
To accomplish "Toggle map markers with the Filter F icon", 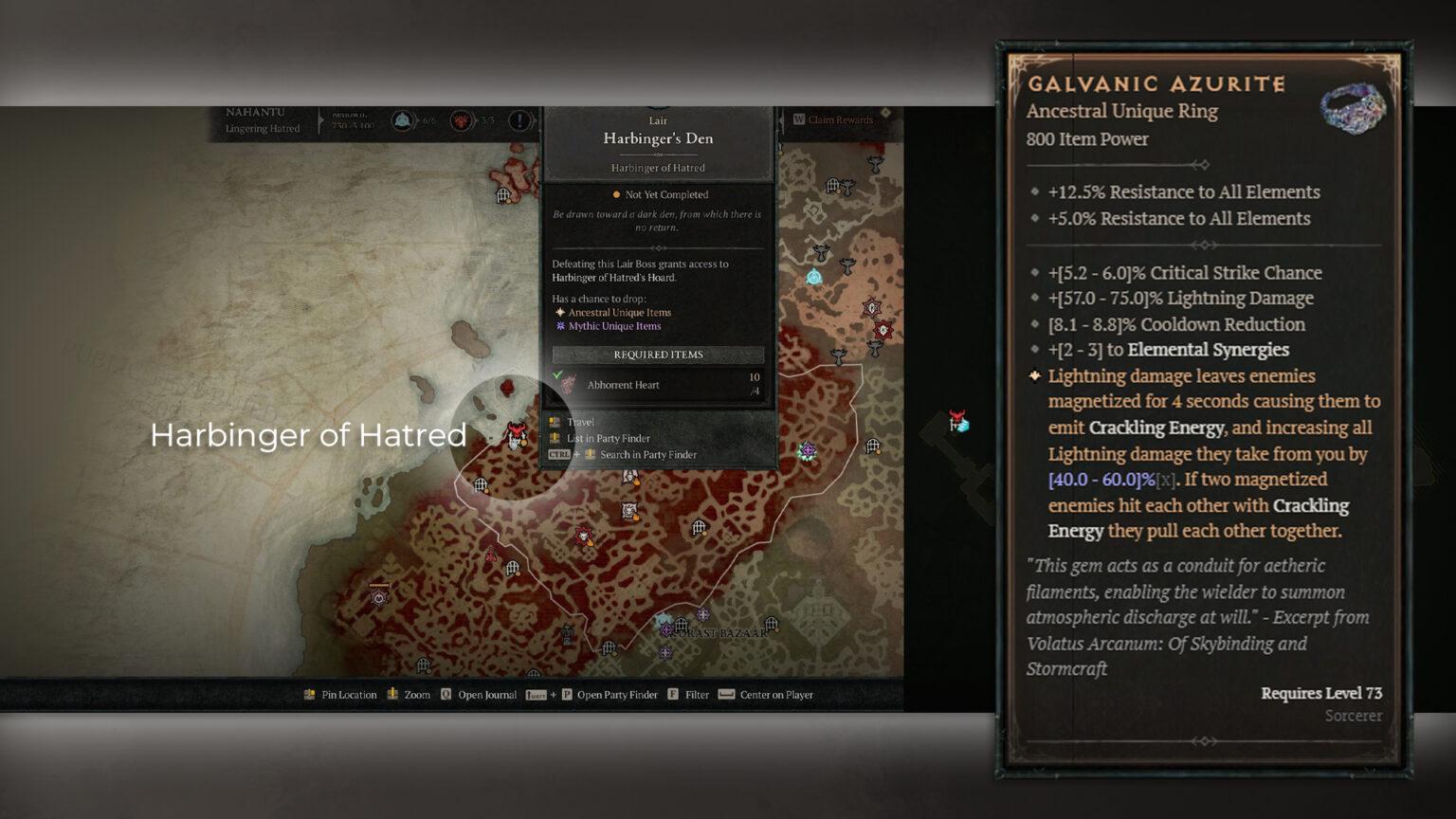I will [672, 695].
